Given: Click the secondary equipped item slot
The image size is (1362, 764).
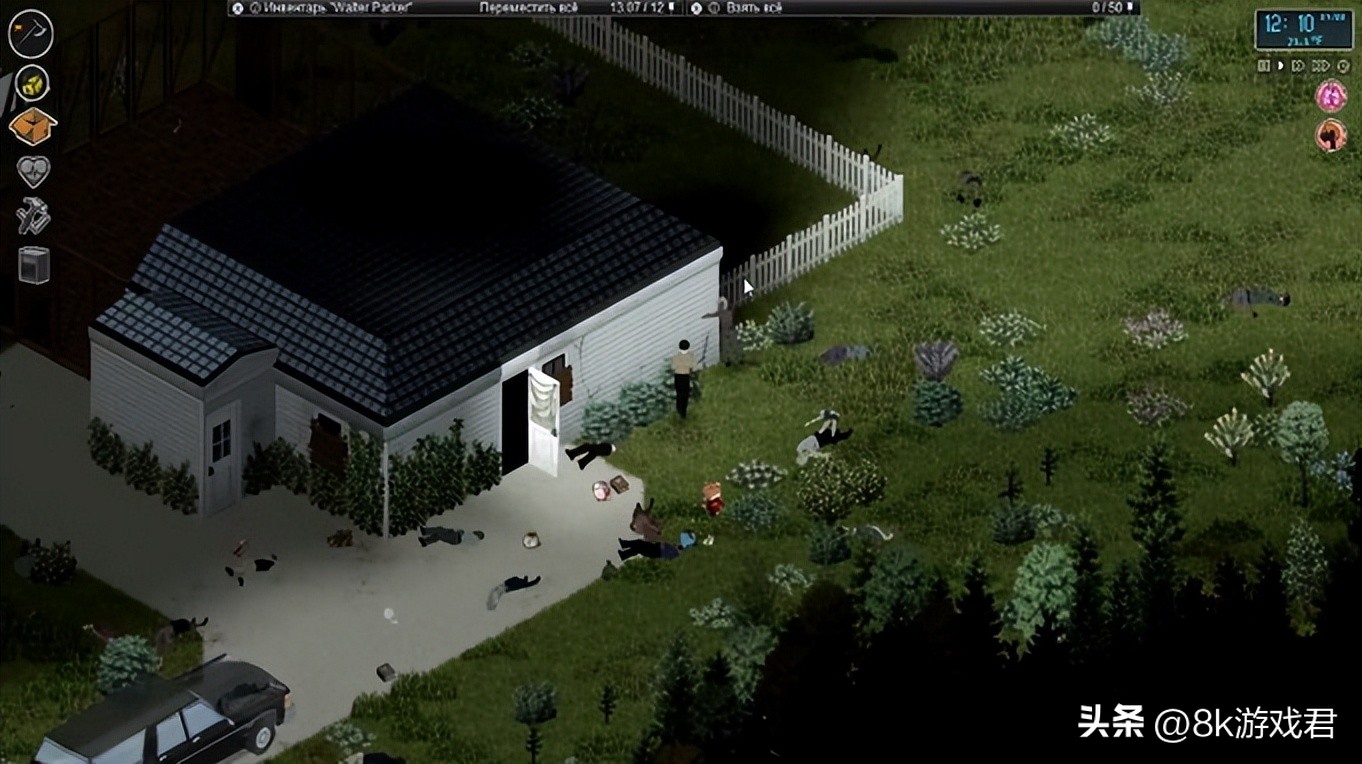Looking at the screenshot, I should pyautogui.click(x=32, y=82).
